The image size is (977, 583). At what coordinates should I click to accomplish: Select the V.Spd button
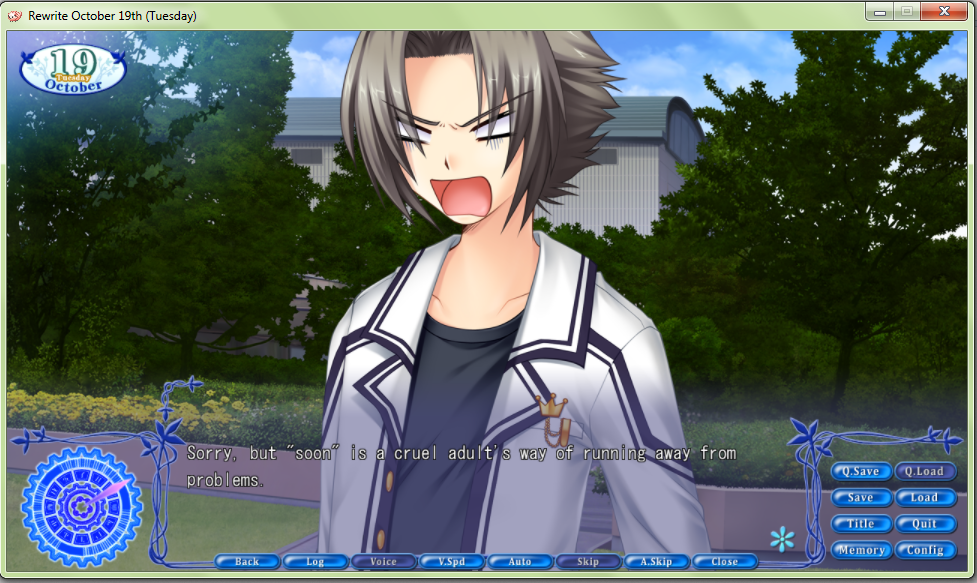[x=451, y=562]
